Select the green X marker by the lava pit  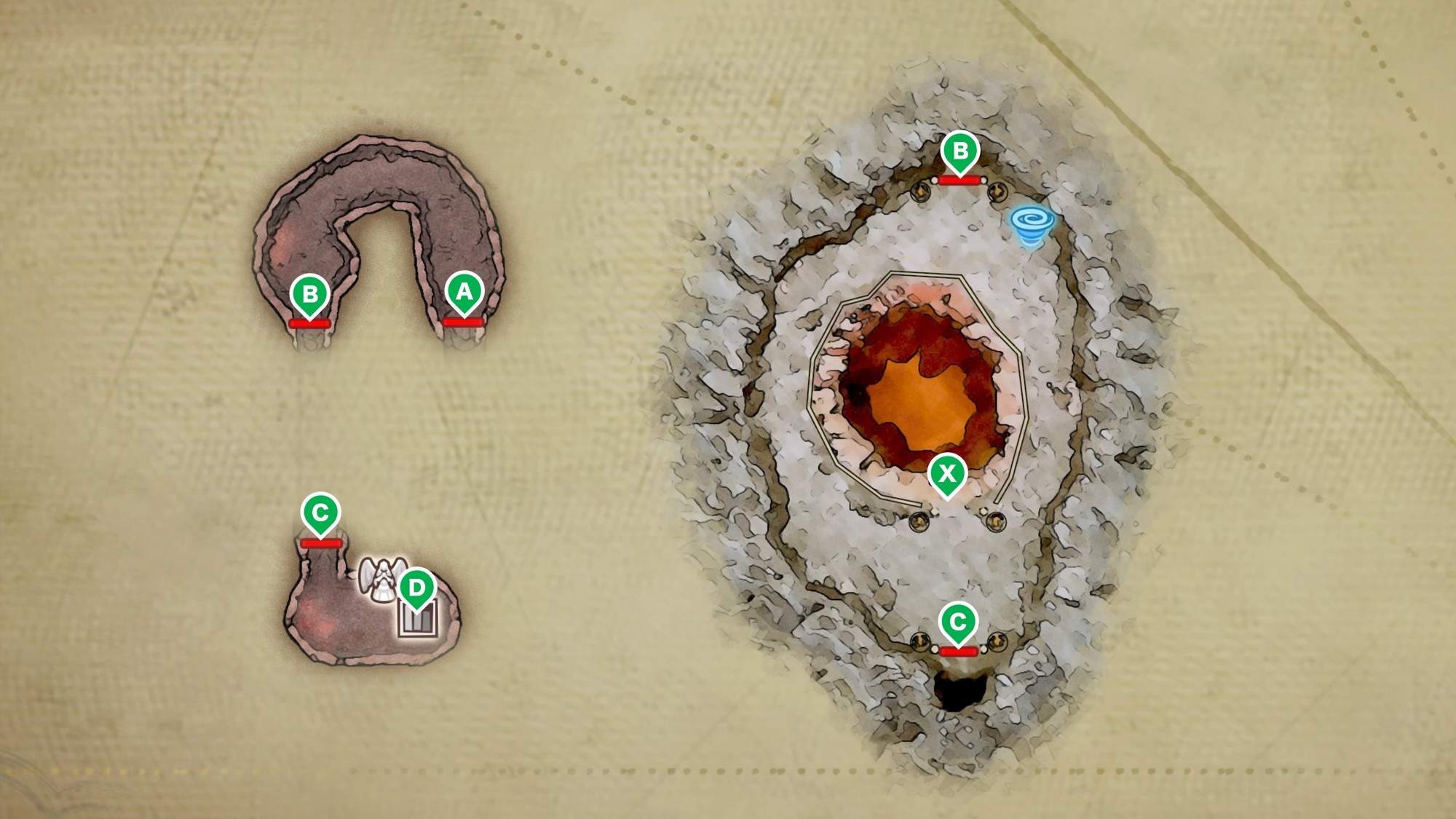tap(947, 474)
